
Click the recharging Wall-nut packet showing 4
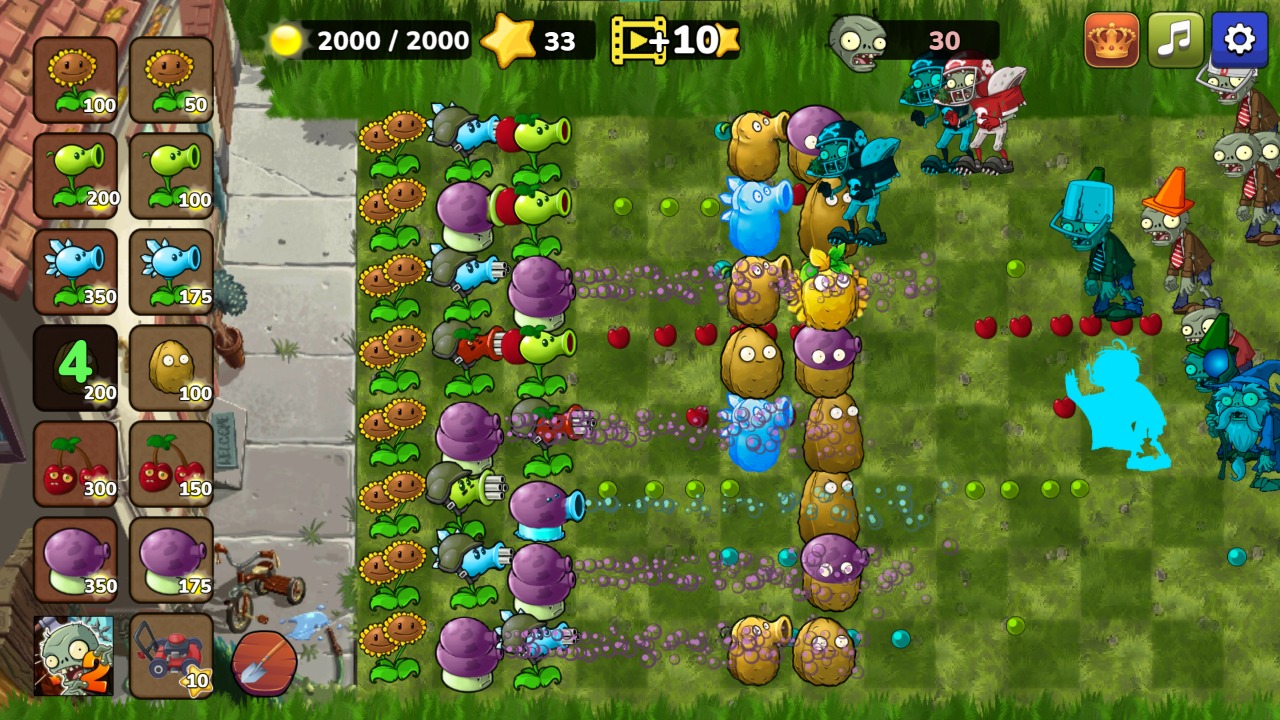(75, 365)
